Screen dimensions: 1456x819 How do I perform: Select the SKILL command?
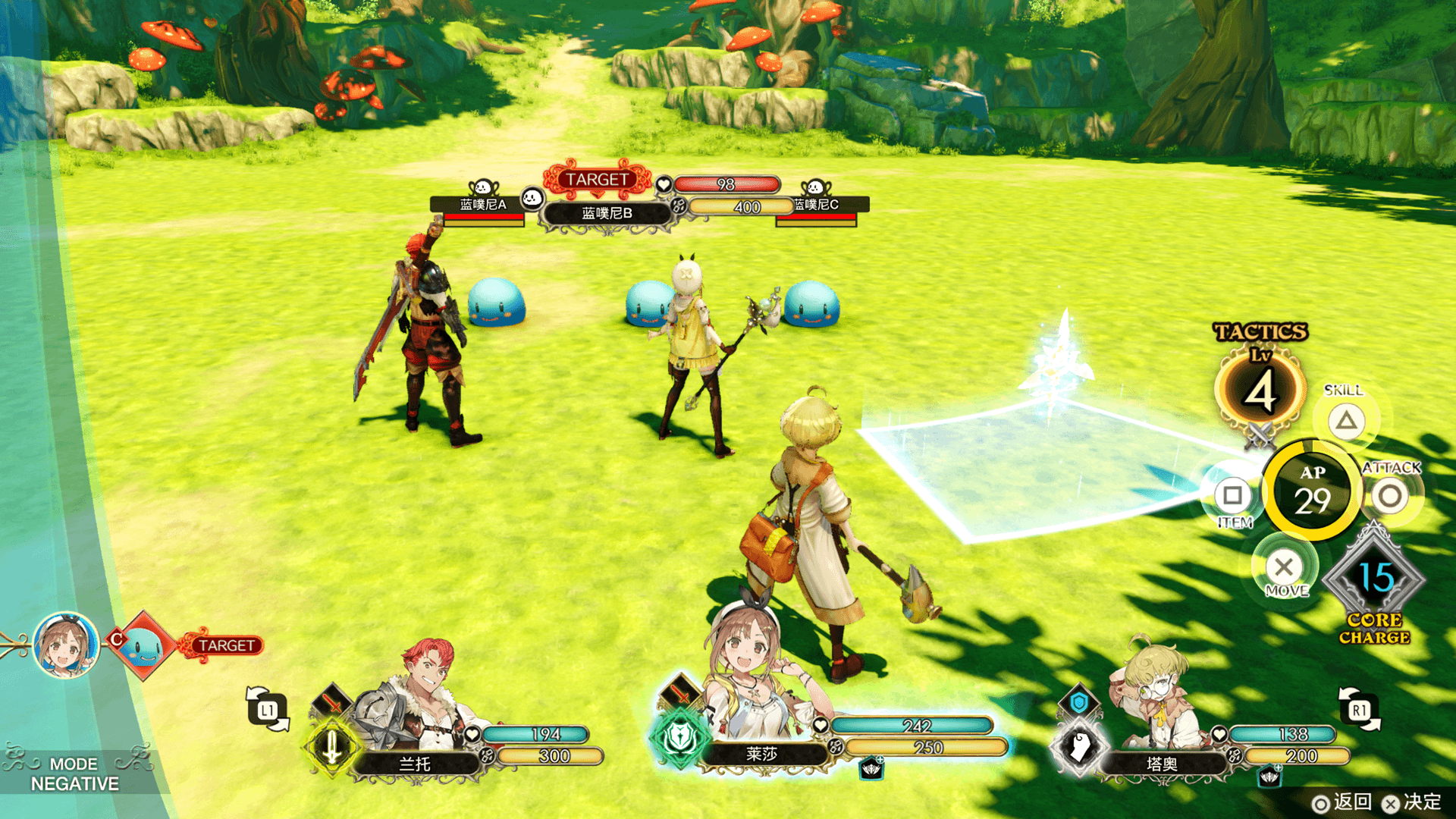pos(1346,420)
